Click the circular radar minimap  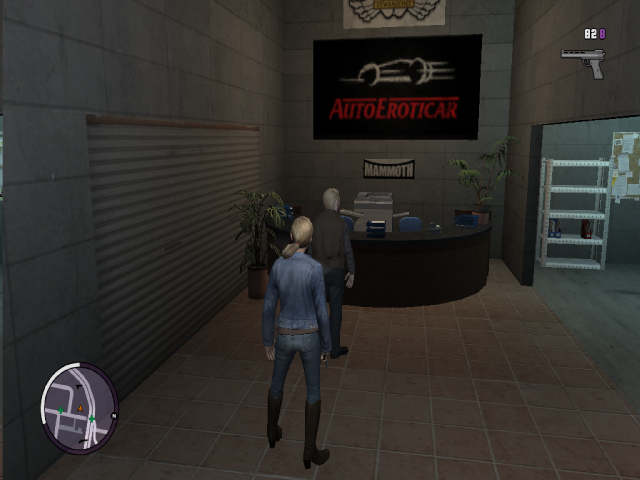tap(79, 407)
